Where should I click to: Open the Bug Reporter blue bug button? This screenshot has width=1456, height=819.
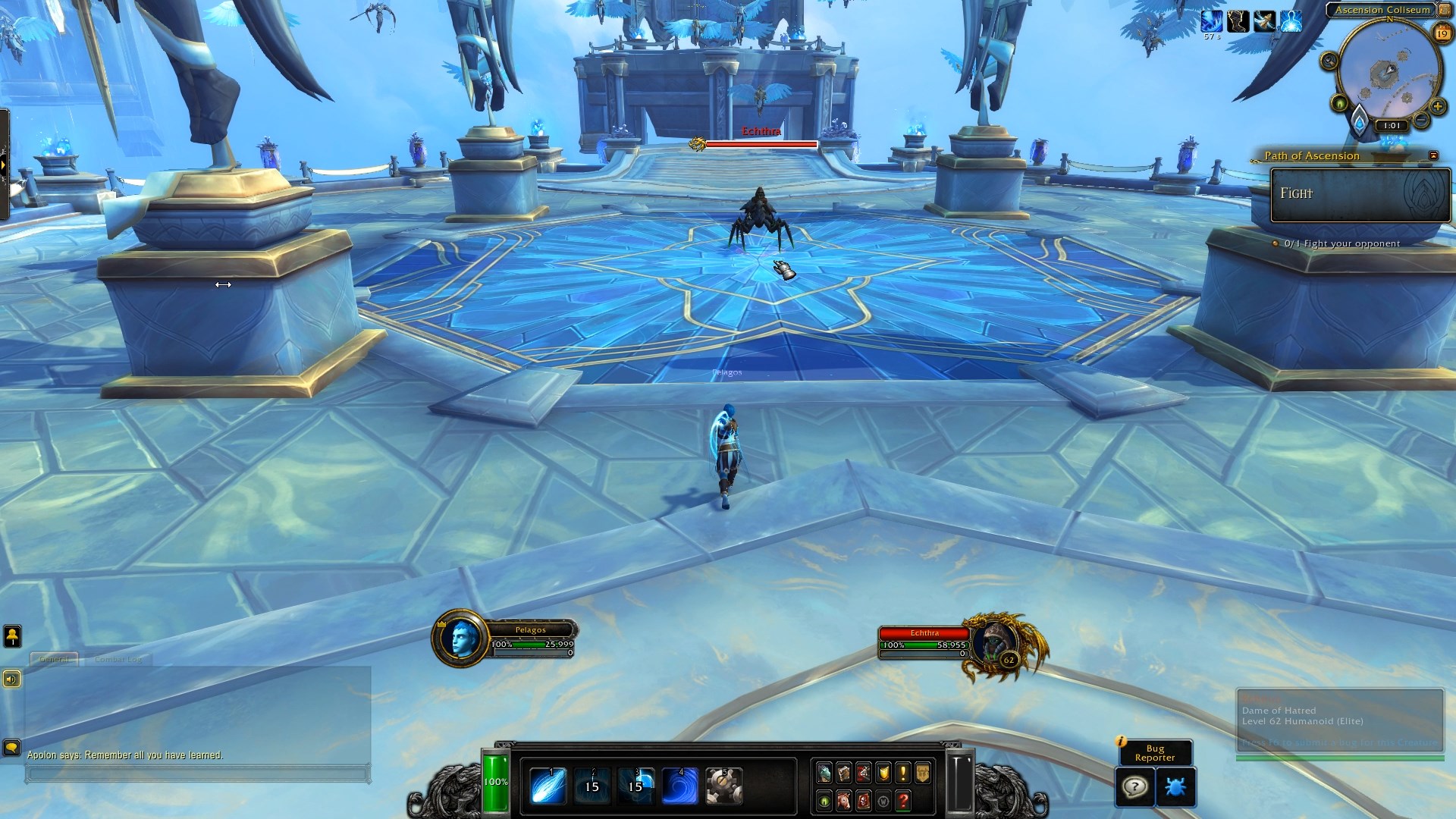(x=1176, y=787)
